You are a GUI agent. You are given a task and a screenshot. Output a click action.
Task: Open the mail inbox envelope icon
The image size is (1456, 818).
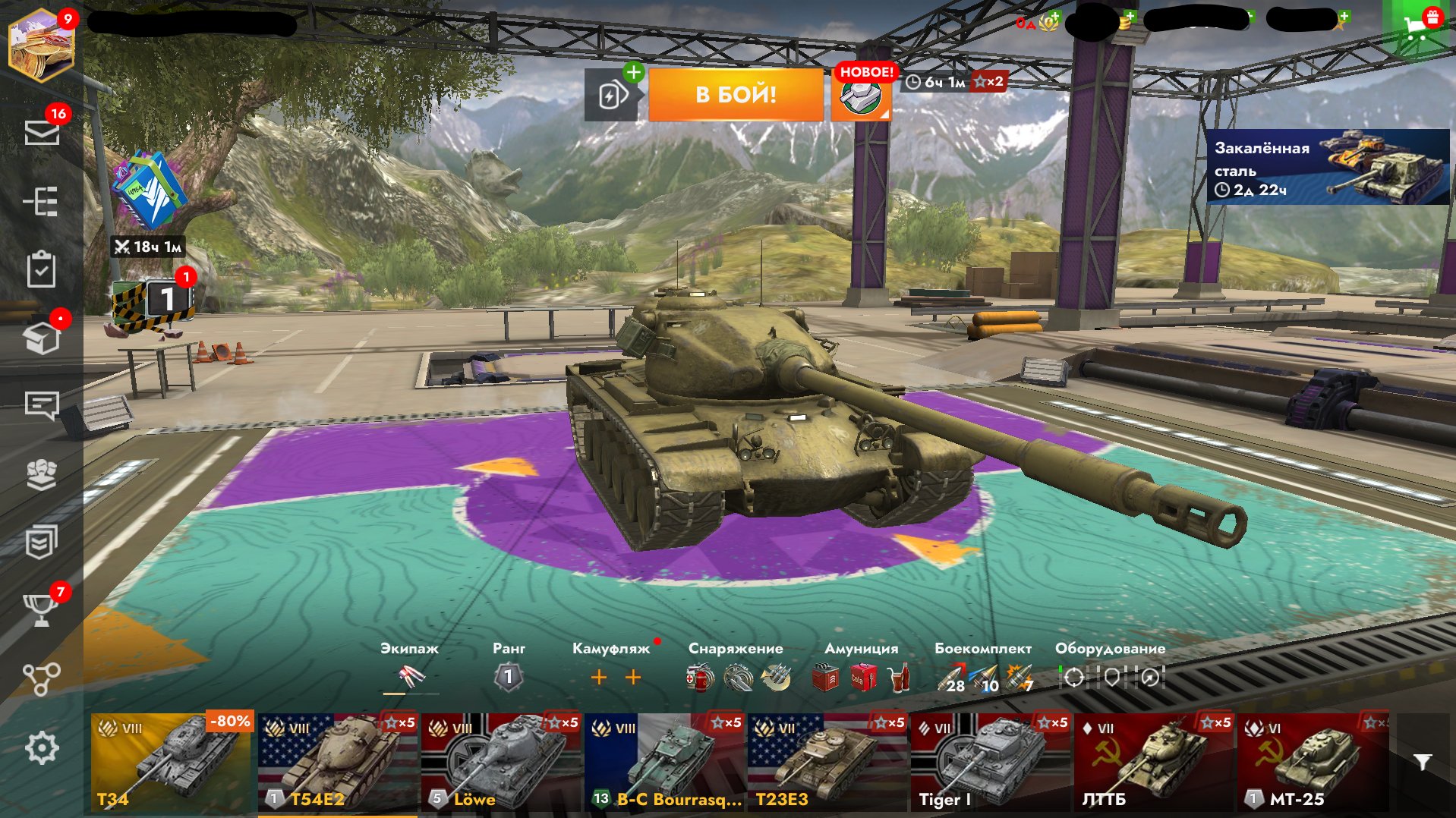click(42, 133)
